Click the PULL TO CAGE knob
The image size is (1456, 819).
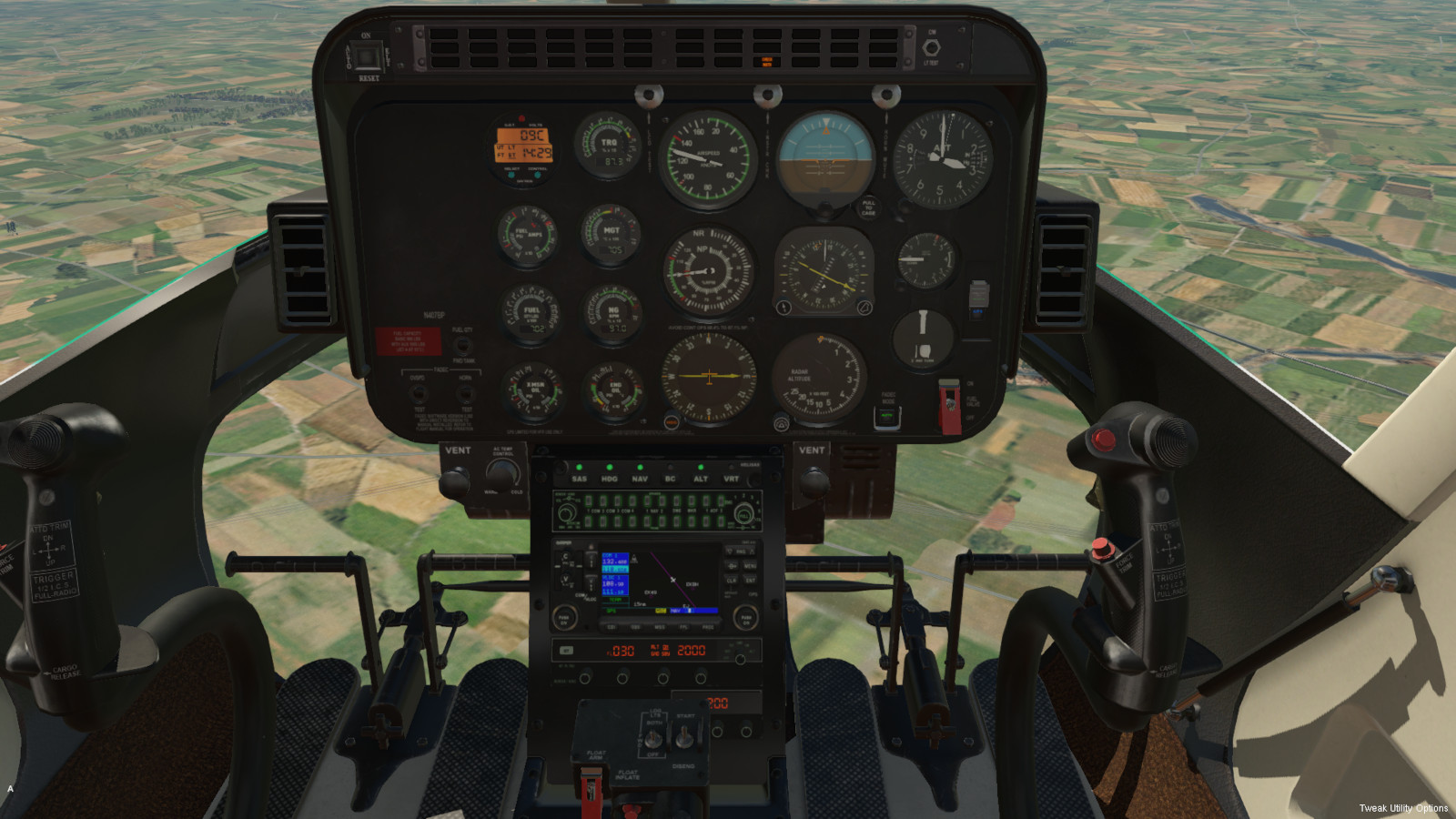click(868, 208)
